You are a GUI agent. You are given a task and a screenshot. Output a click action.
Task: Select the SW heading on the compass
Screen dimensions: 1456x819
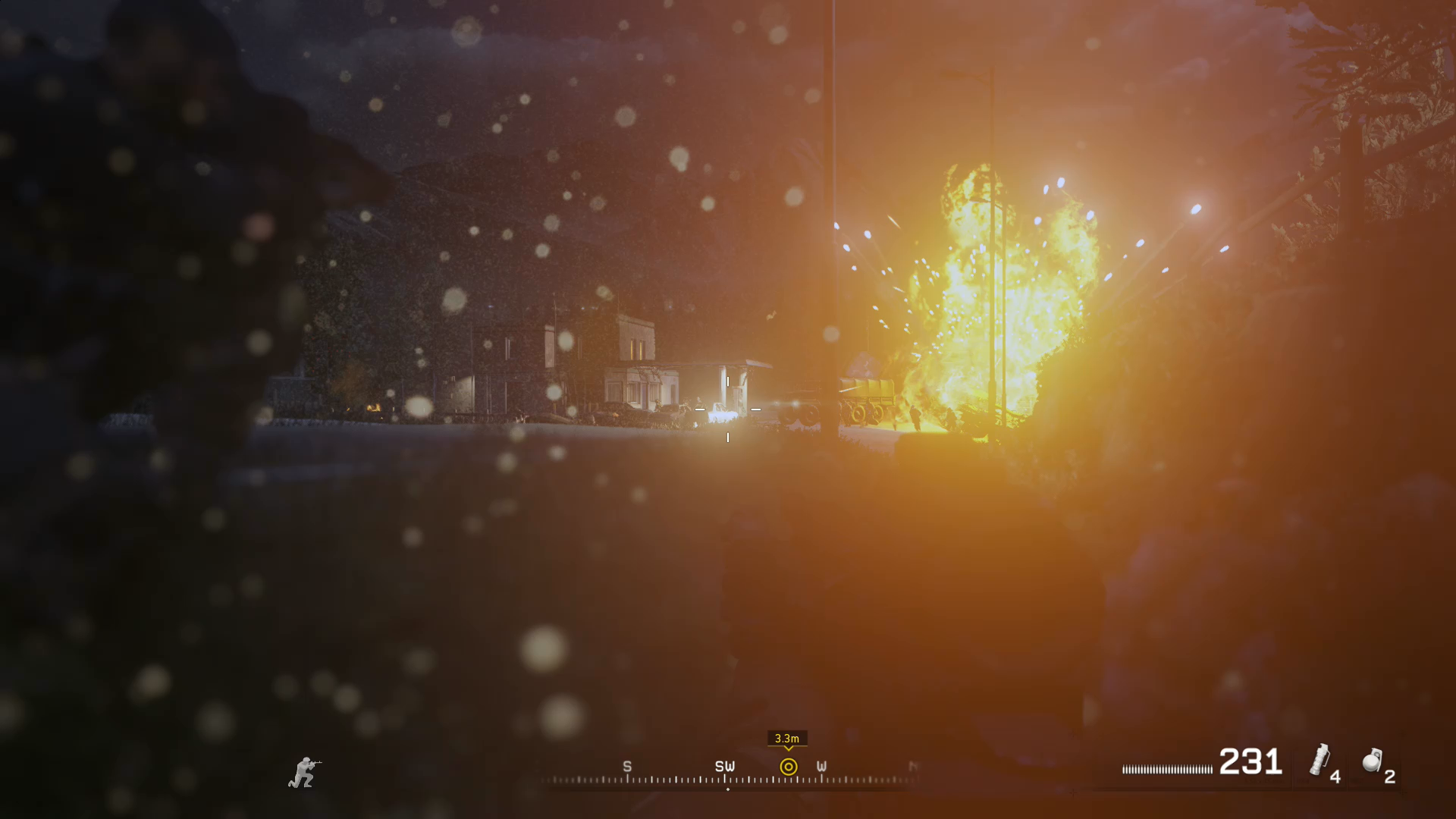point(725,767)
